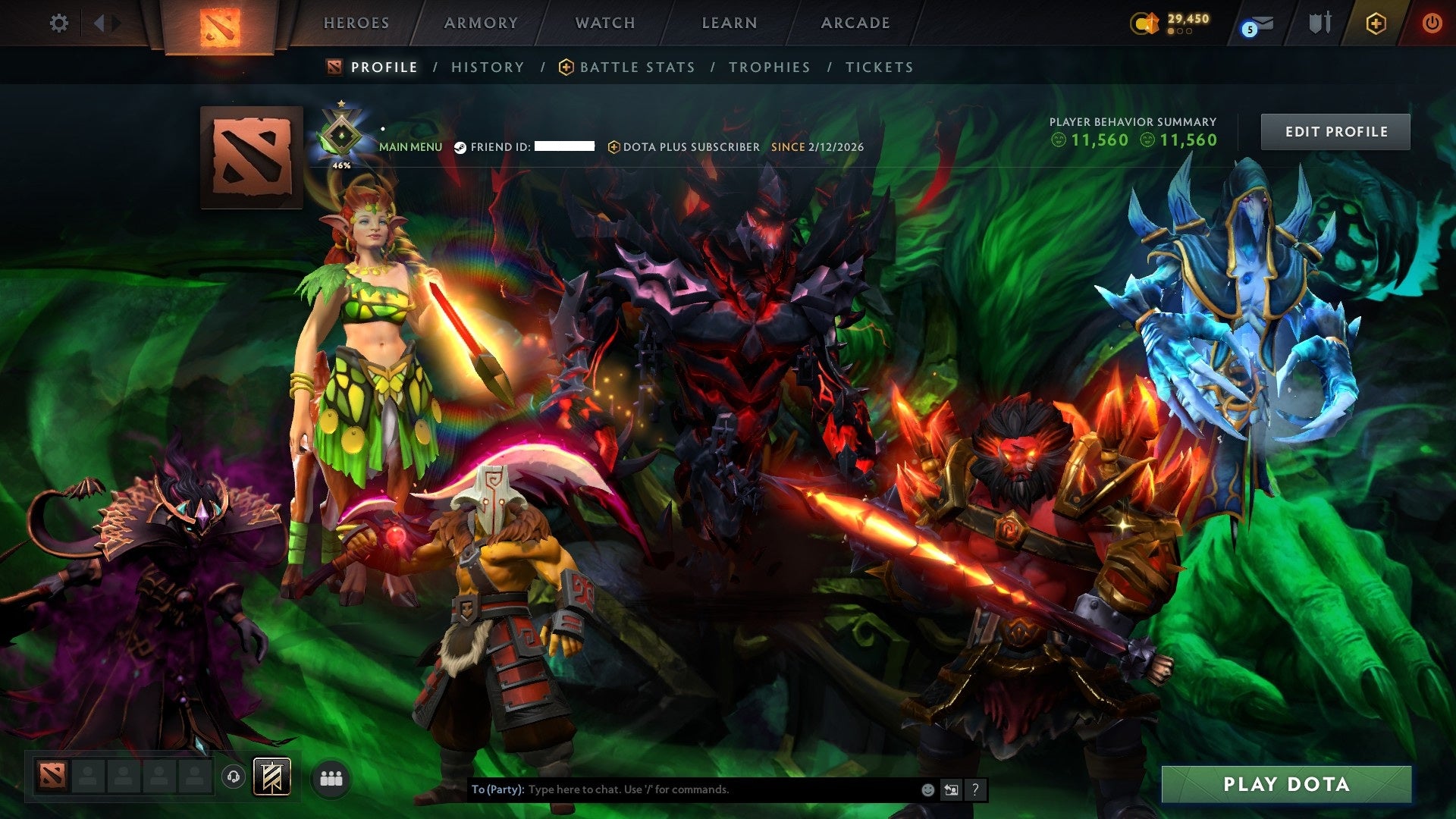
Task: Open the emoticon picker in the chat bar
Action: [x=927, y=789]
